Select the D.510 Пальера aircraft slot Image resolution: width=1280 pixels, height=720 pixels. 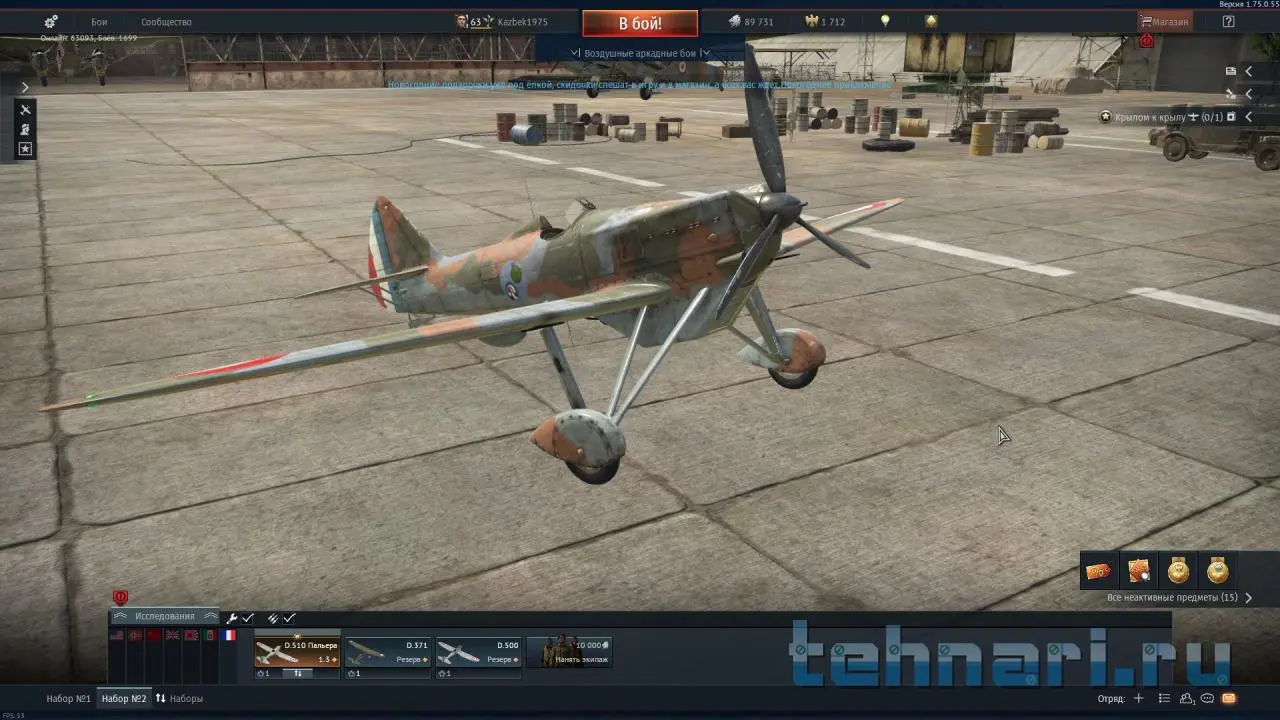(297, 652)
